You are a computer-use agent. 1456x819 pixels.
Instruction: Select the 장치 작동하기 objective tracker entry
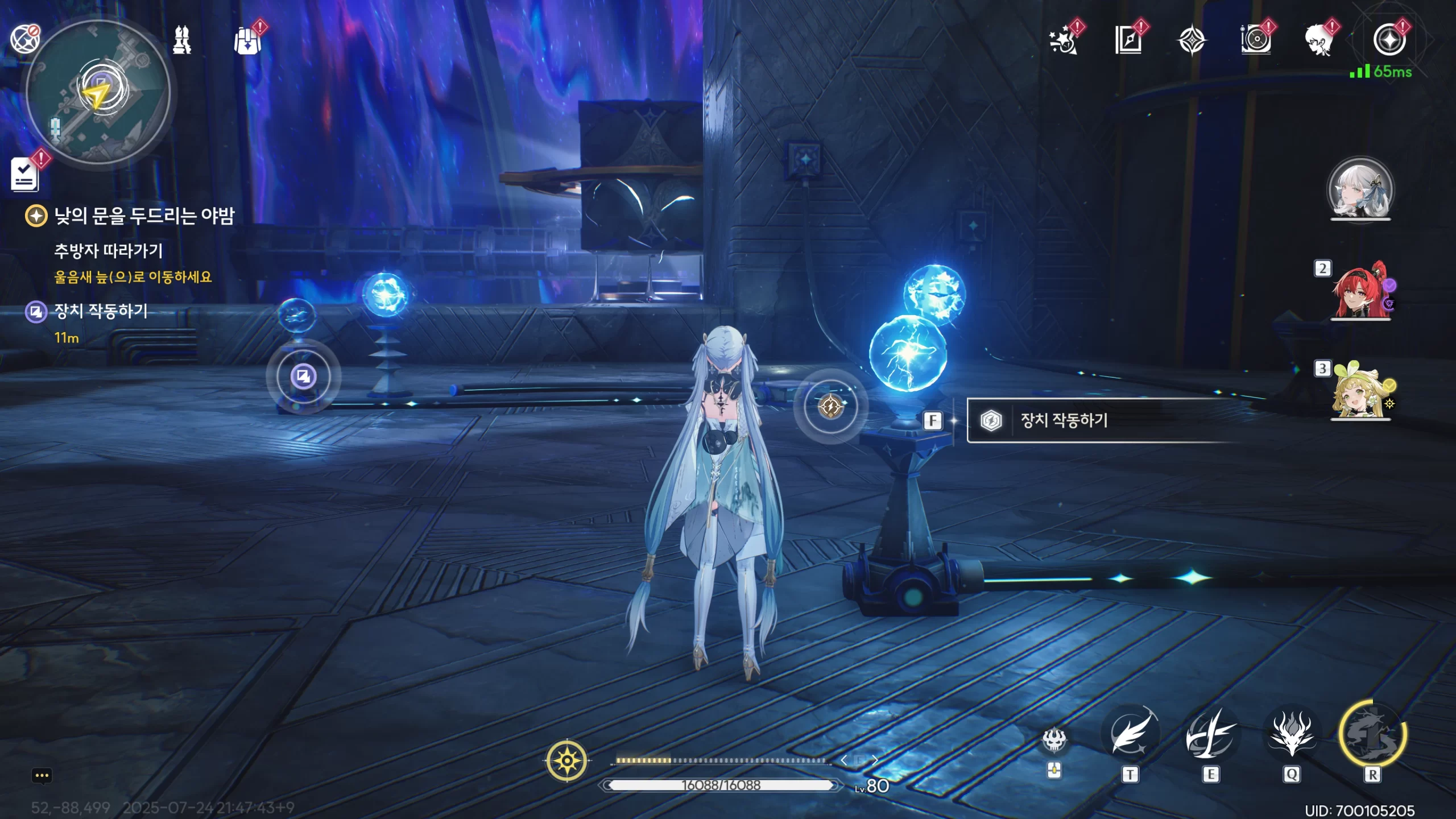(x=101, y=311)
